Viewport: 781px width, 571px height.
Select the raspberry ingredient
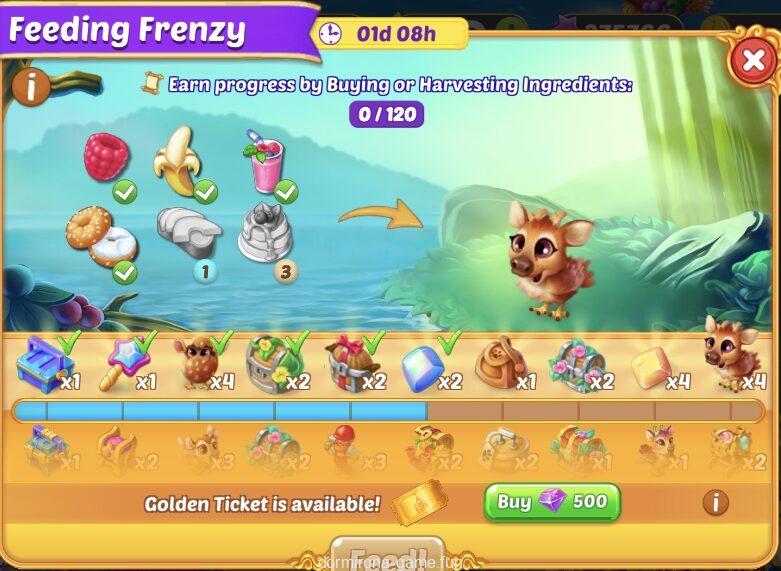tap(106, 158)
